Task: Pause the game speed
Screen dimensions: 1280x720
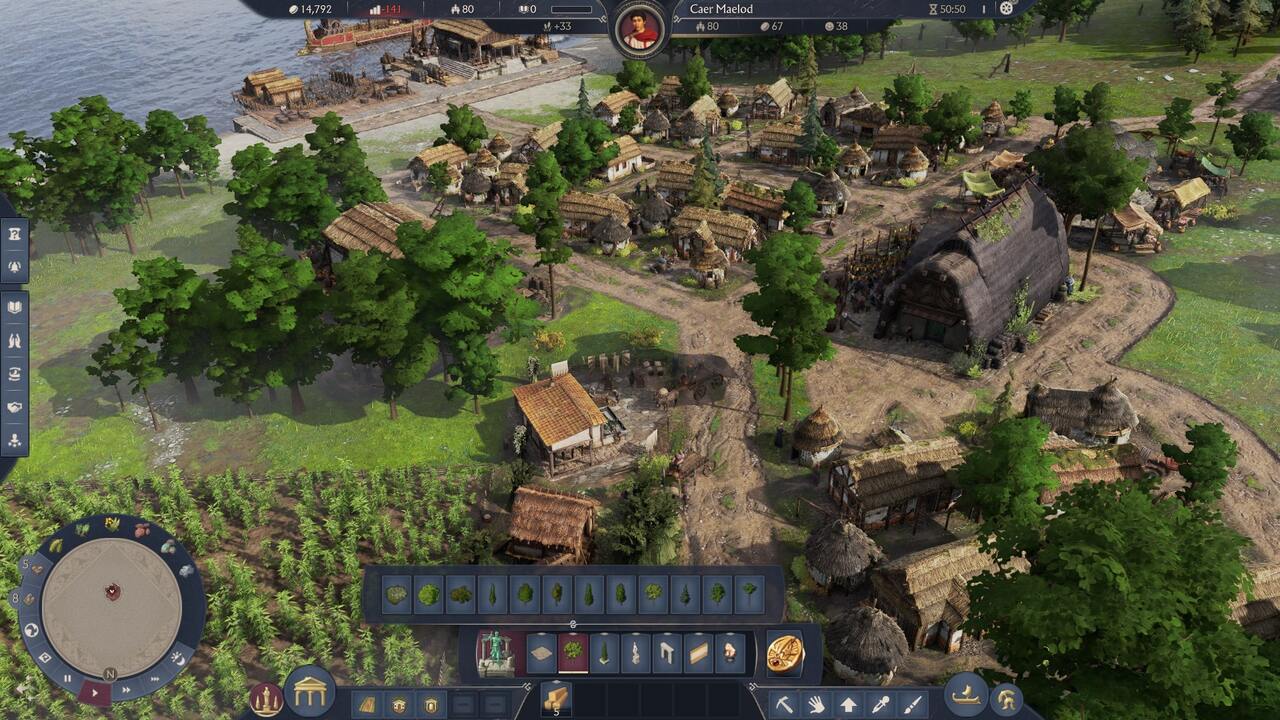Action: (x=67, y=677)
